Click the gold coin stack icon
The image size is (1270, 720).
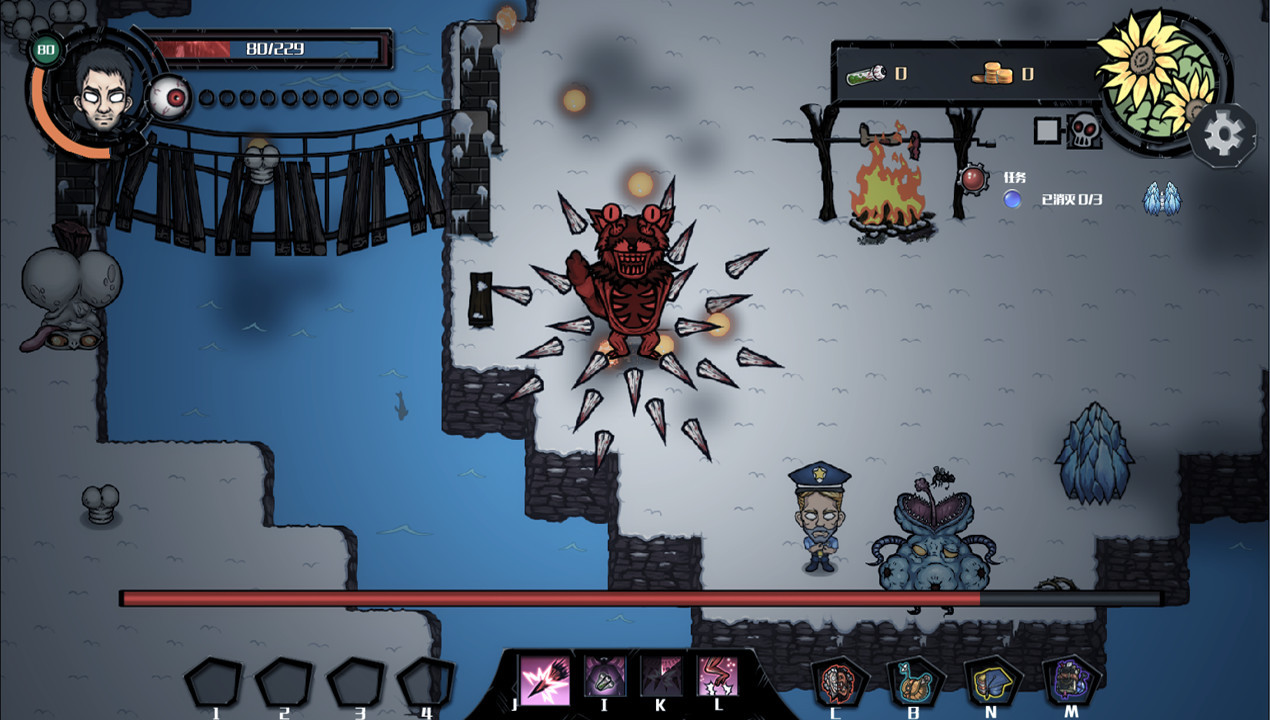(991, 73)
